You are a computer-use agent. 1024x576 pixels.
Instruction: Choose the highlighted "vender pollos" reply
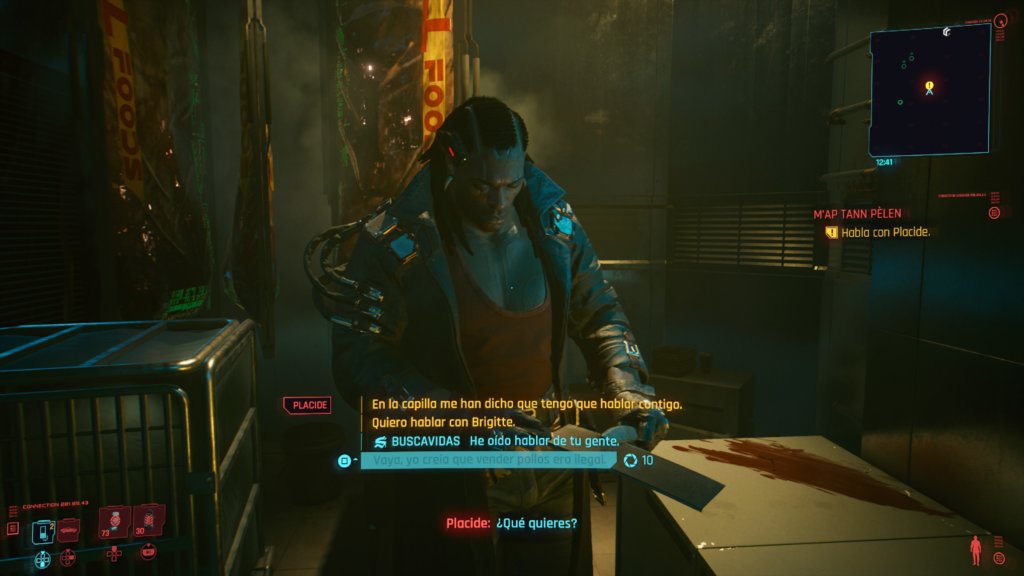(488, 460)
